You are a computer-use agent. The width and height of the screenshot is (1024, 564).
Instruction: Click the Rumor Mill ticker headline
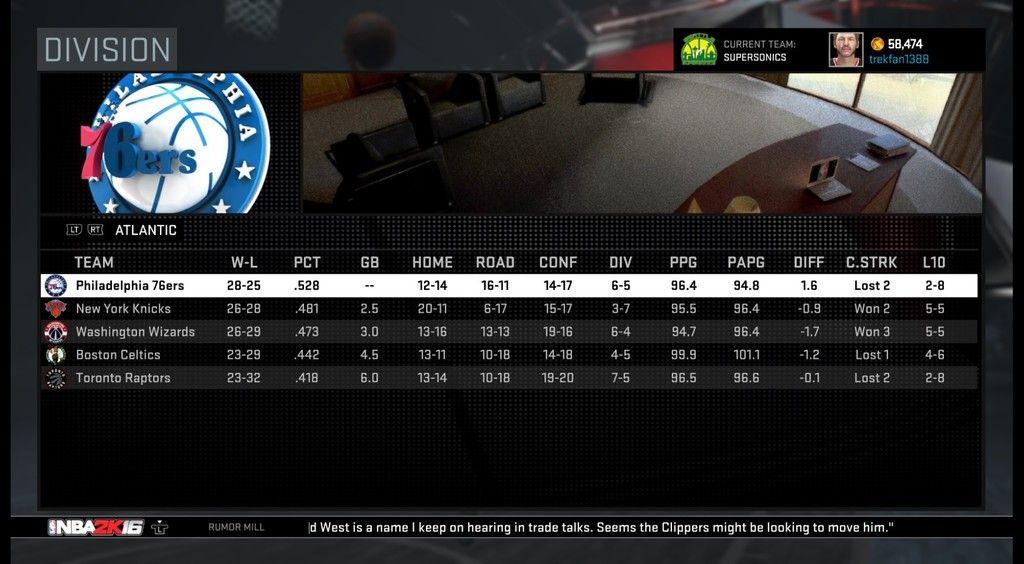600,527
